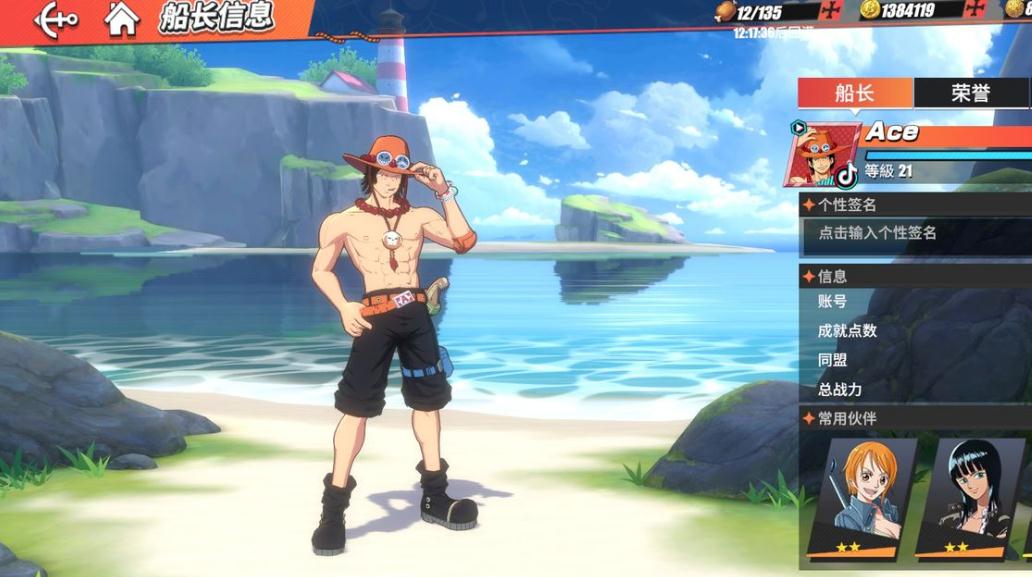This screenshot has width=1032, height=577.
Task: Enter a signature in the 点击输入个性签名 field
Action: point(915,233)
